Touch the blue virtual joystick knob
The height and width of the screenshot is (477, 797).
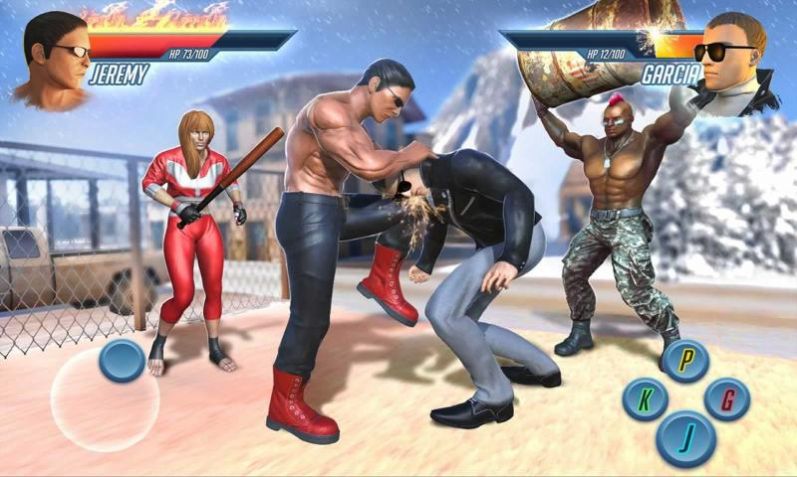pyautogui.click(x=123, y=360)
